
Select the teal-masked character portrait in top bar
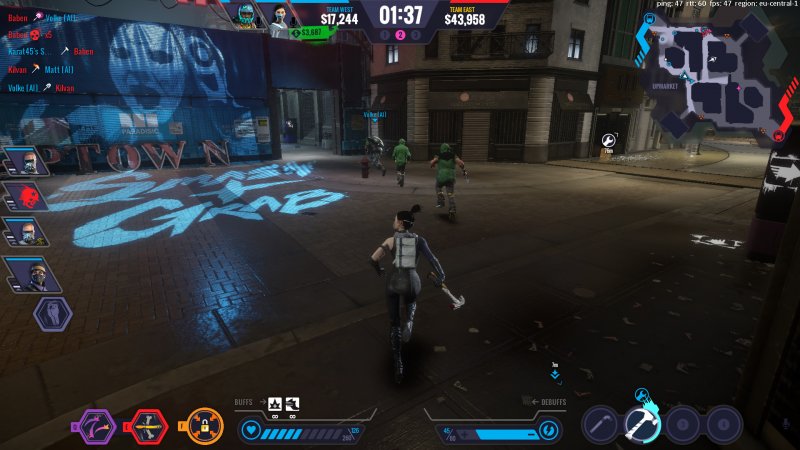(x=245, y=15)
